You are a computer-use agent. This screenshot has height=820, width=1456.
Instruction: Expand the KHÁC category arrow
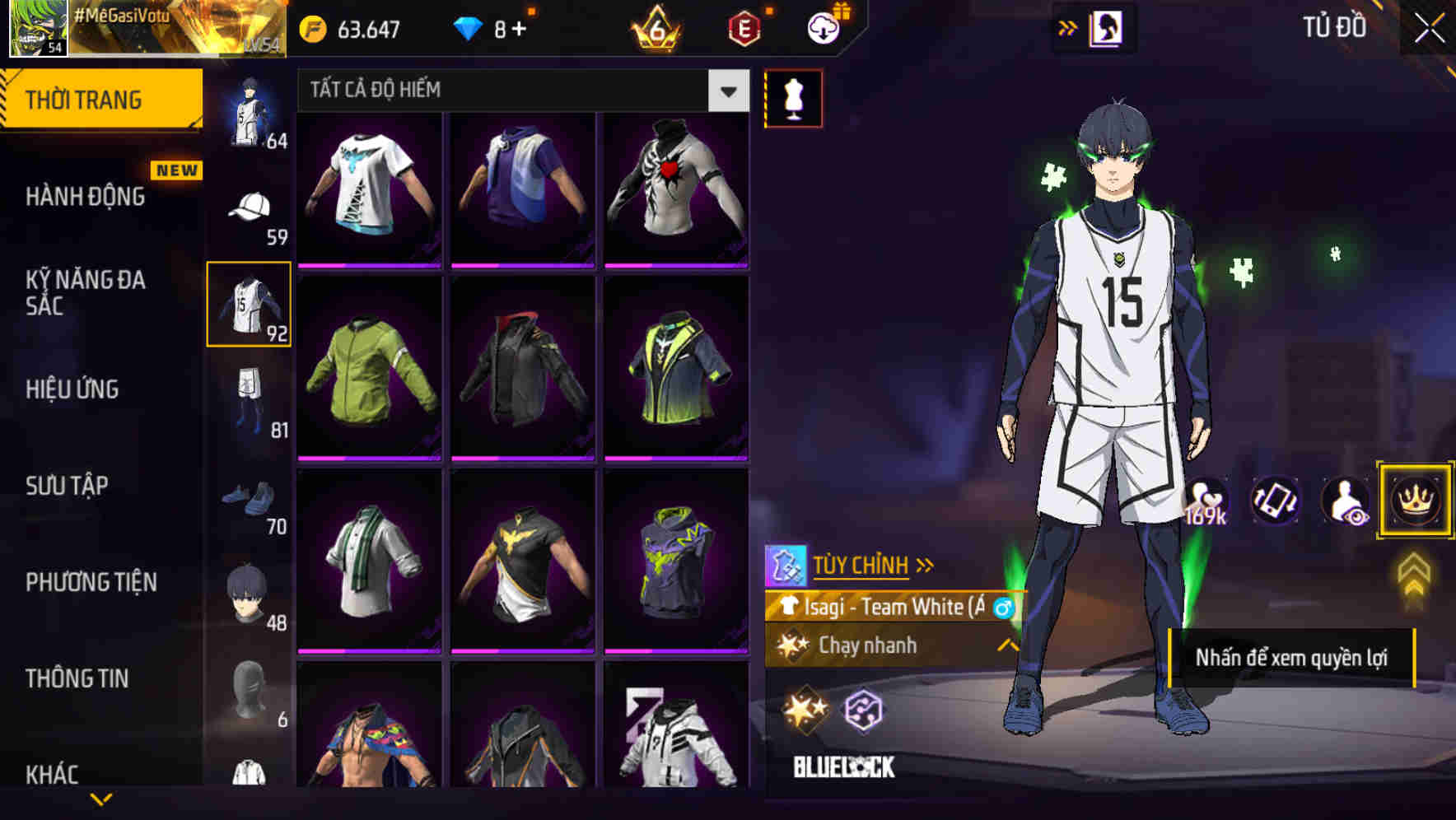click(101, 799)
